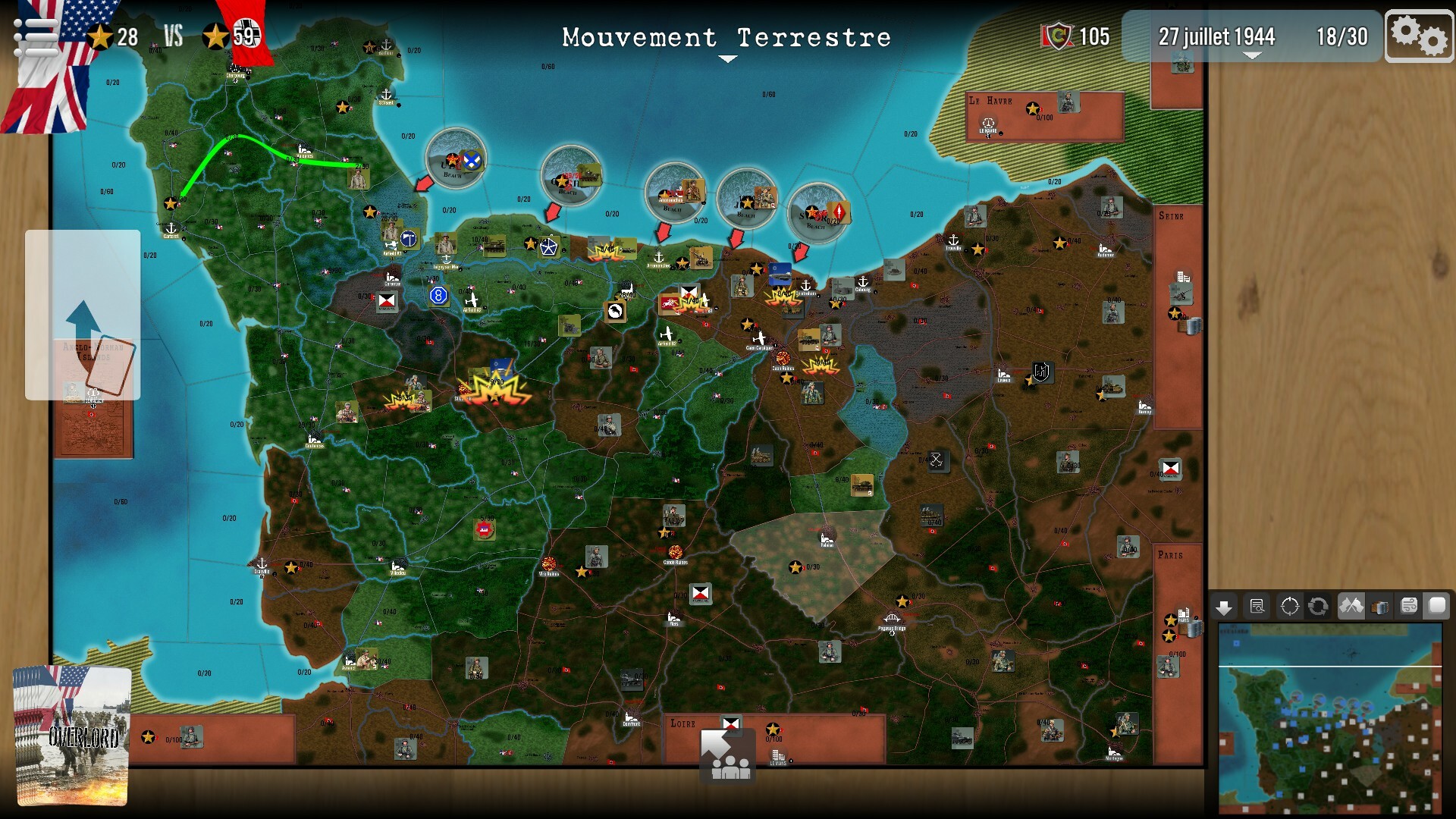Toggle the crossed flags combat overlay
This screenshot has height=819, width=1456.
[x=1352, y=606]
